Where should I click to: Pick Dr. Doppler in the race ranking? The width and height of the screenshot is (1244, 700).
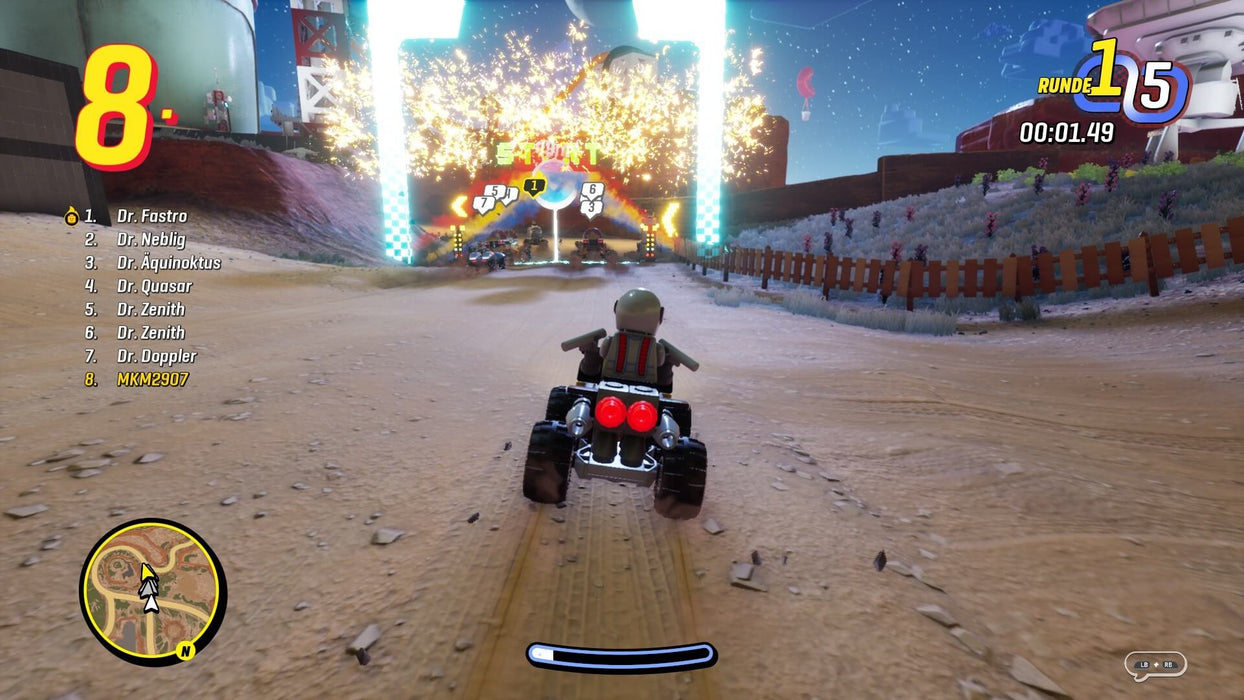[156, 356]
